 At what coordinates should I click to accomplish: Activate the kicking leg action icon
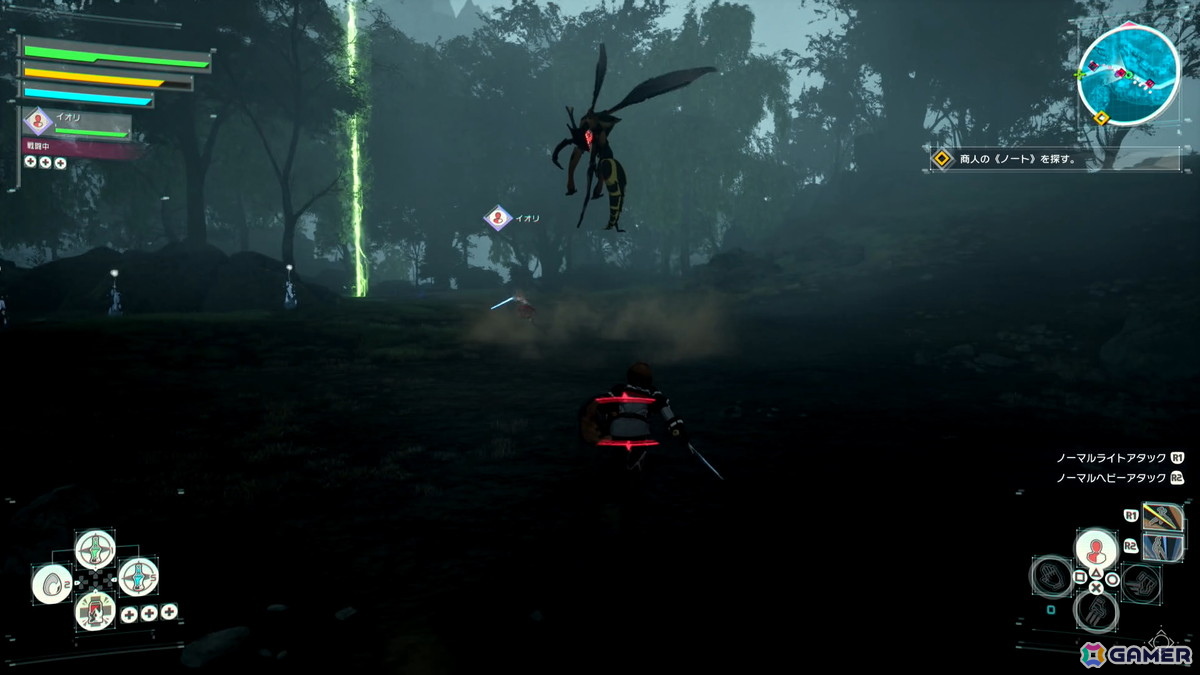1096,611
